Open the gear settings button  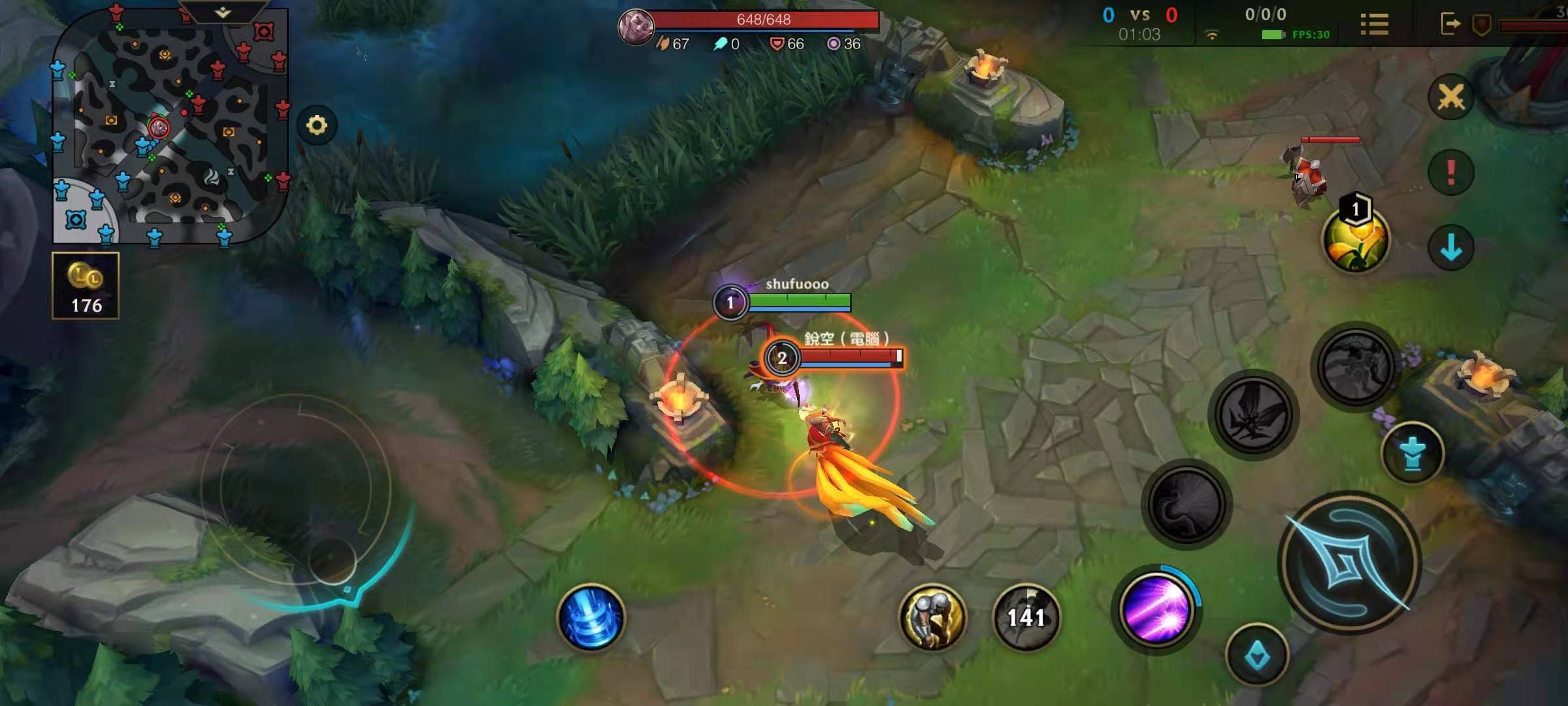(317, 125)
